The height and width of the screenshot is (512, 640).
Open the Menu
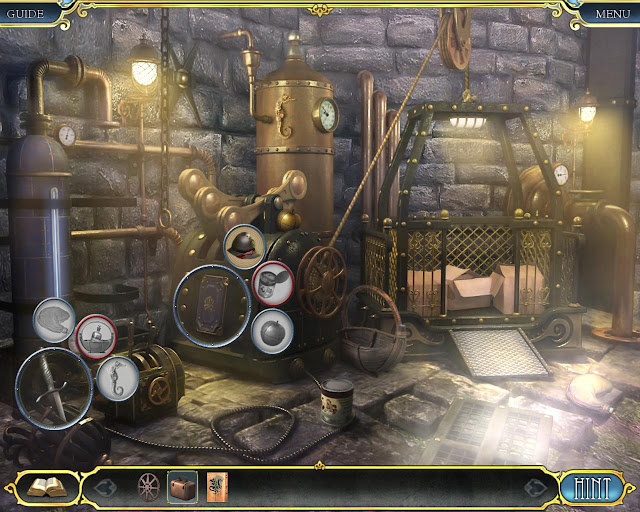tap(612, 13)
